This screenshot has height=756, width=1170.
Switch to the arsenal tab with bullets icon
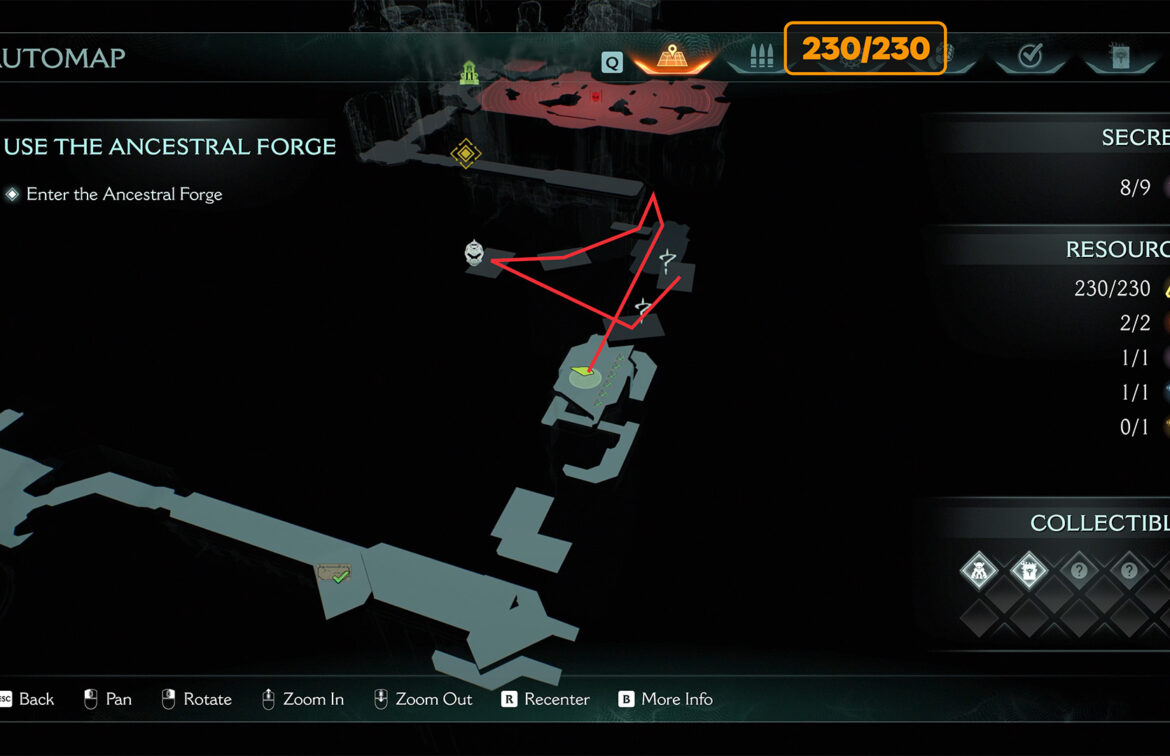pos(762,56)
